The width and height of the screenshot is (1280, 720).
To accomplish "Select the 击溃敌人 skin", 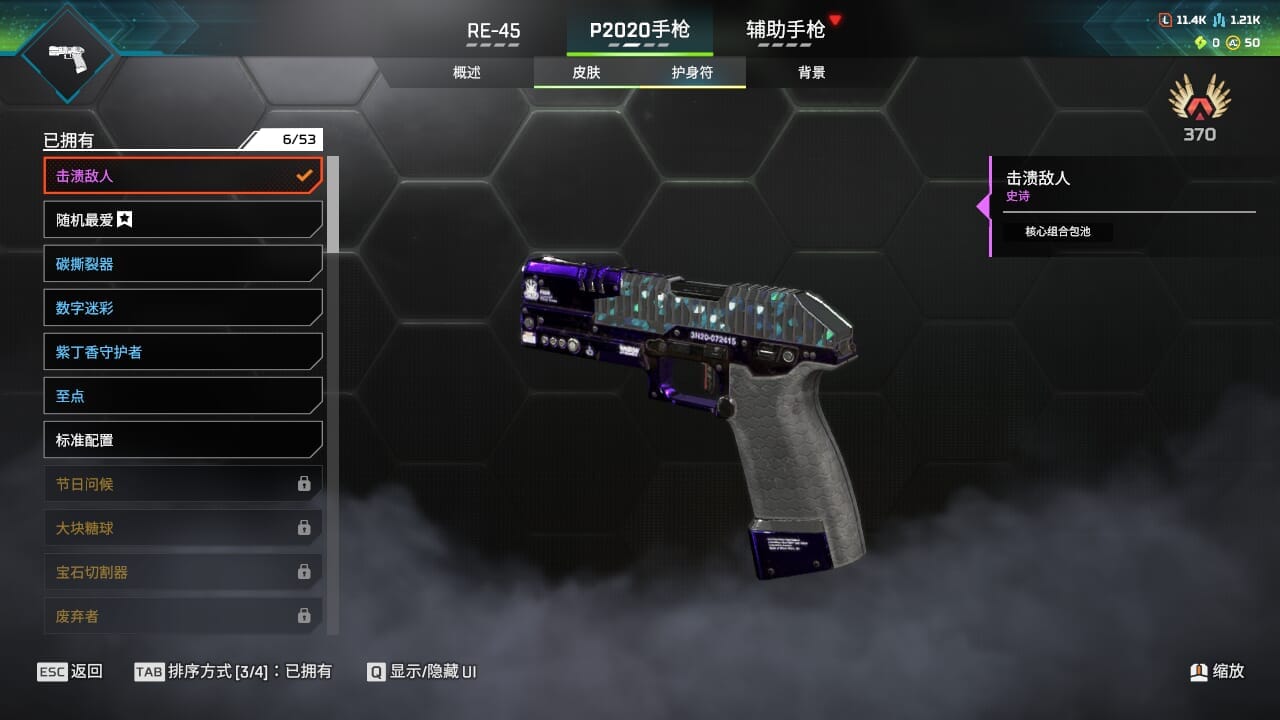I will point(183,176).
